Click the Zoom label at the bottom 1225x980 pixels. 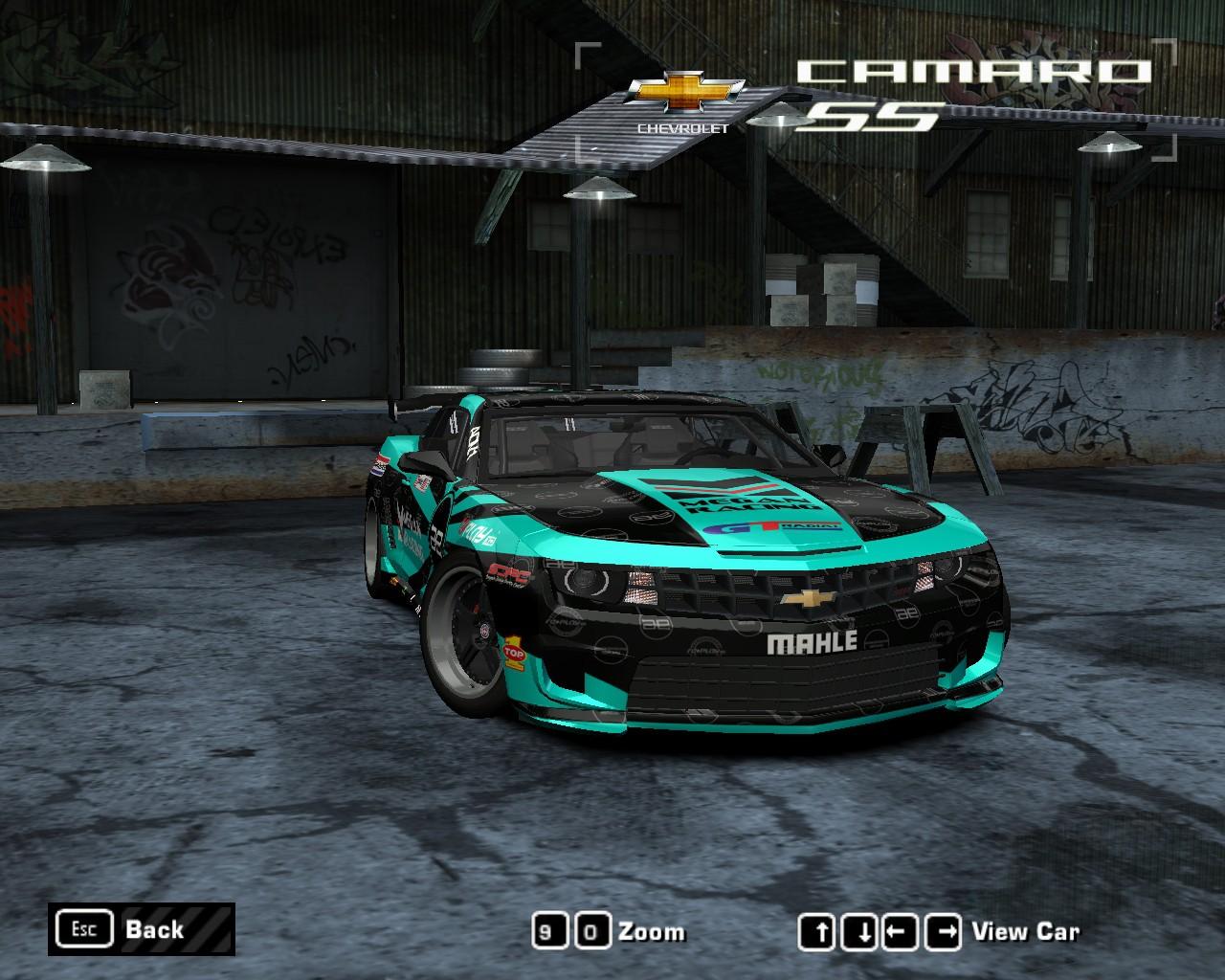653,931
